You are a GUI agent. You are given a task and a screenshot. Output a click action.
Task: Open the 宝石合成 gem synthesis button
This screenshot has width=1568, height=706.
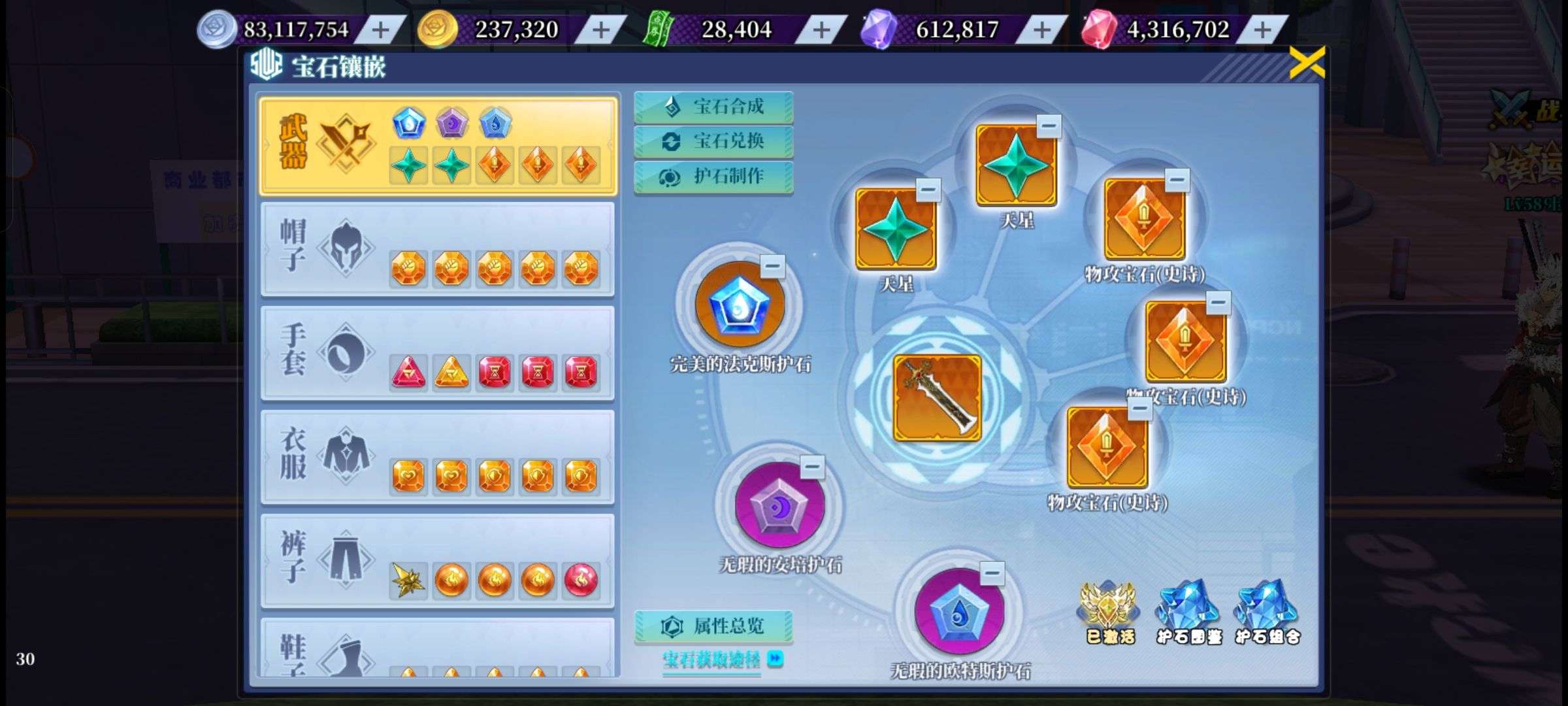click(713, 107)
